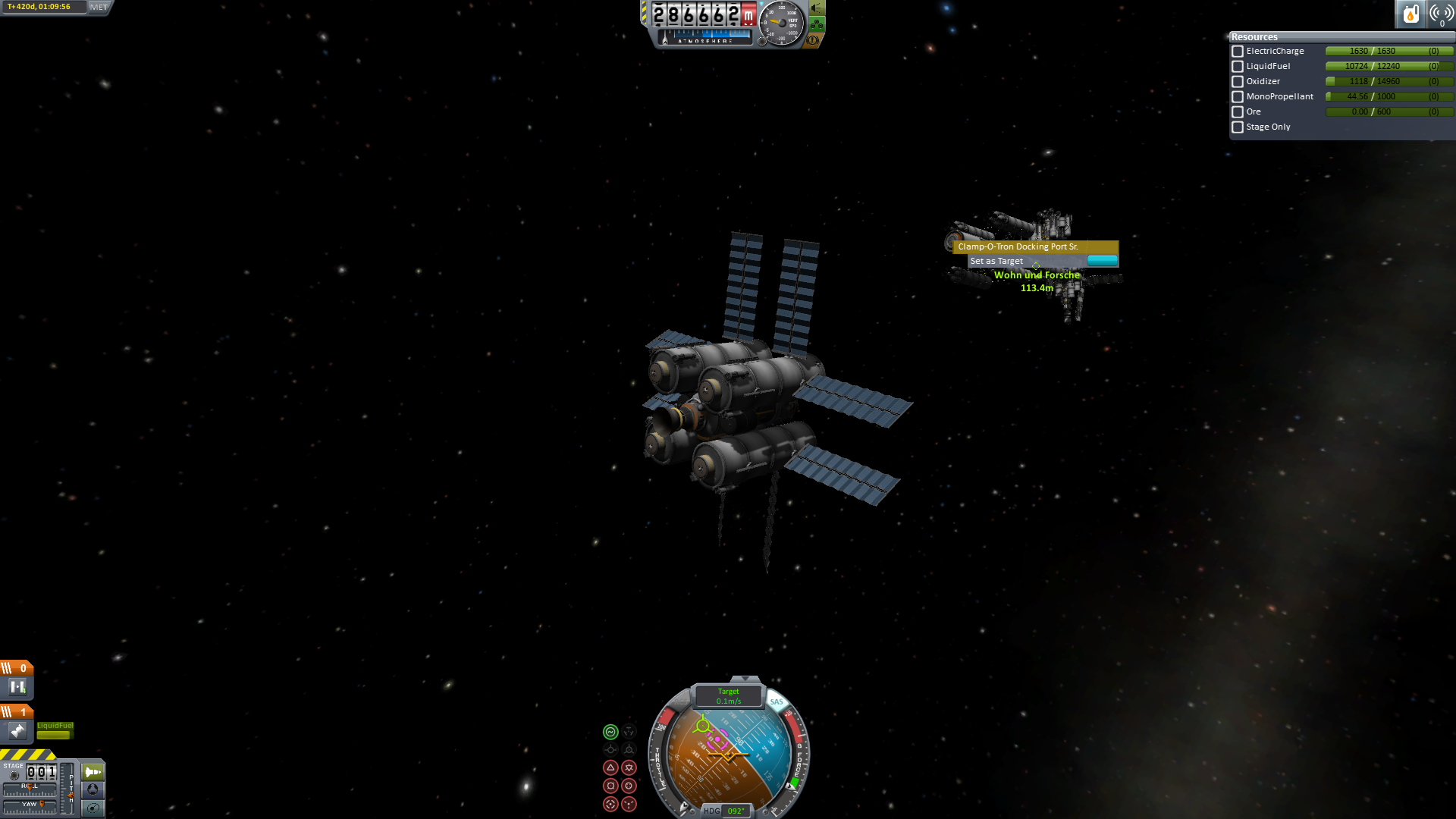The width and height of the screenshot is (1456, 819).
Task: Set the Clamp-O-Tron docking port as target
Action: [996, 261]
